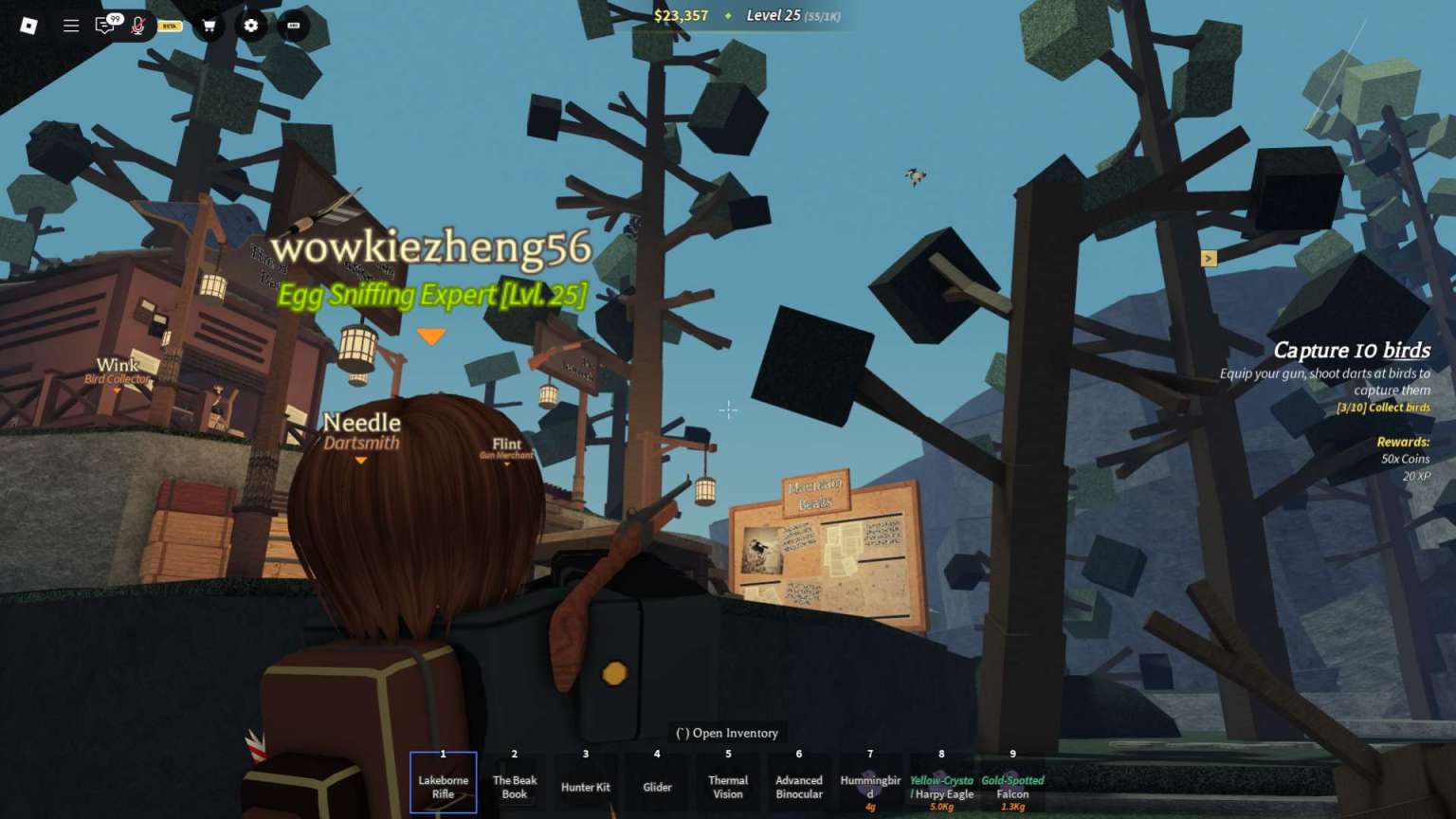Open the hamburger menu
1456x819 pixels.
(x=71, y=26)
